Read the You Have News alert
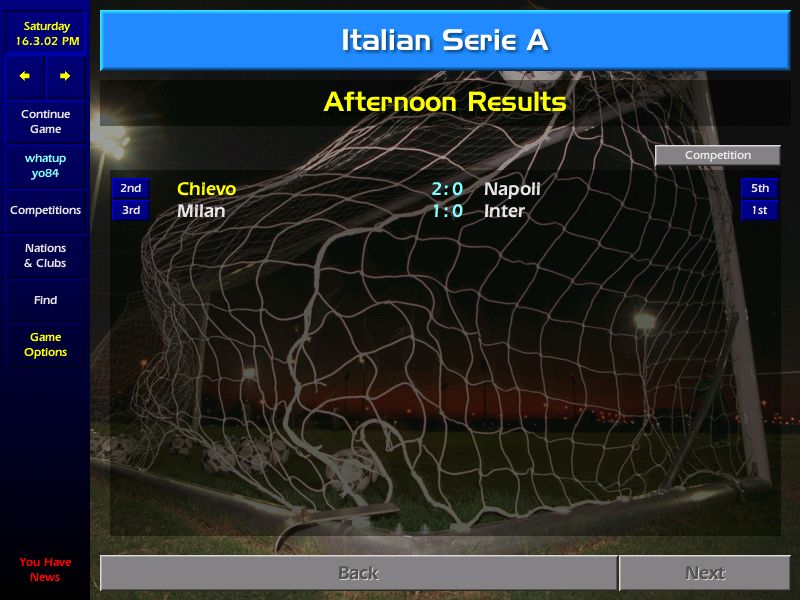Image resolution: width=800 pixels, height=600 pixels. point(45,569)
